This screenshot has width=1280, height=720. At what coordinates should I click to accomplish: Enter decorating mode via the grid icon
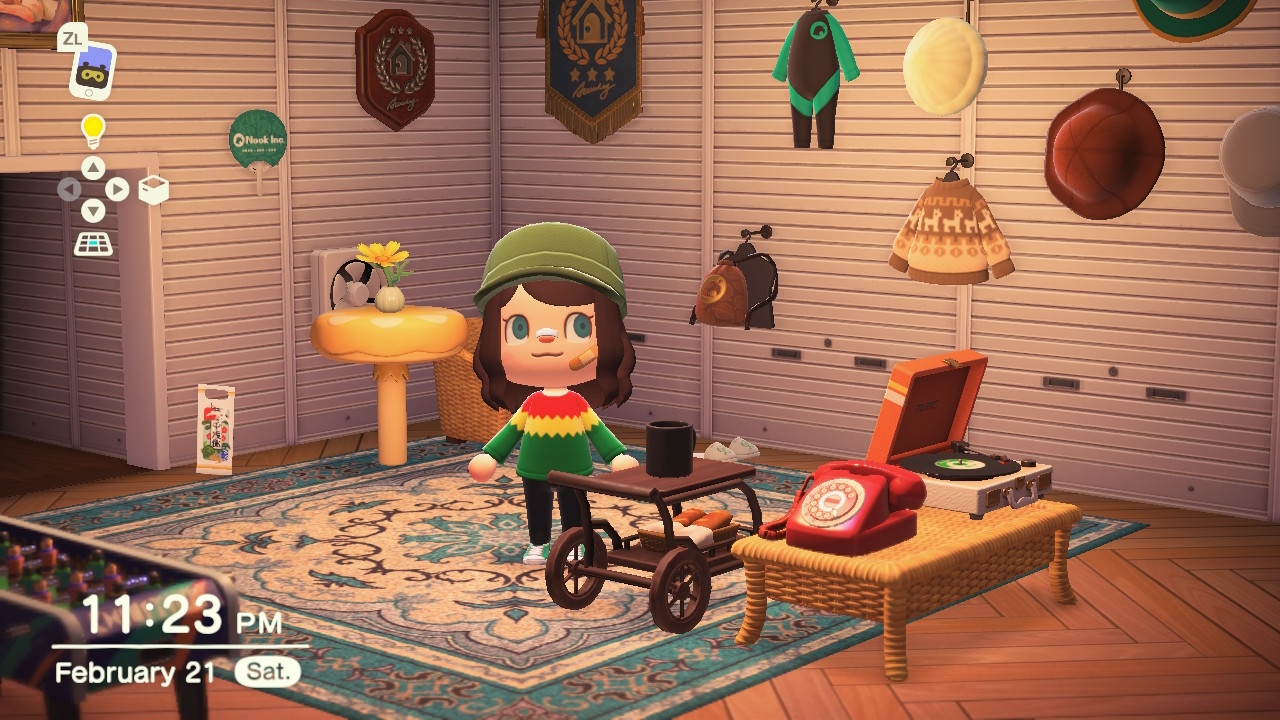pos(93,243)
